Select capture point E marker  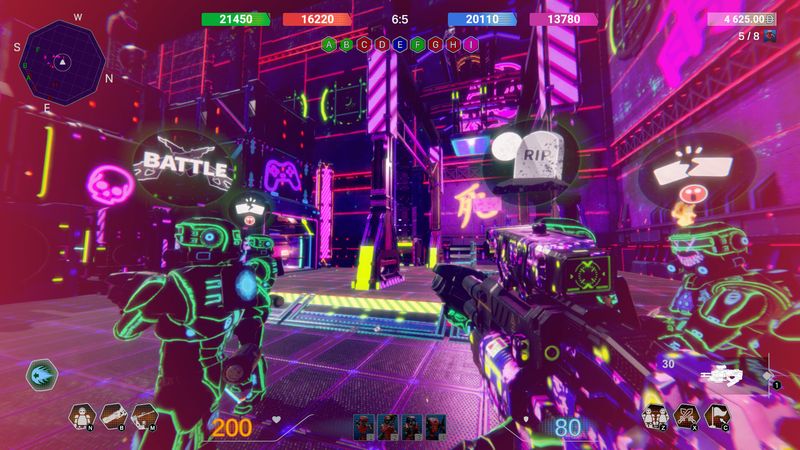coord(399,45)
